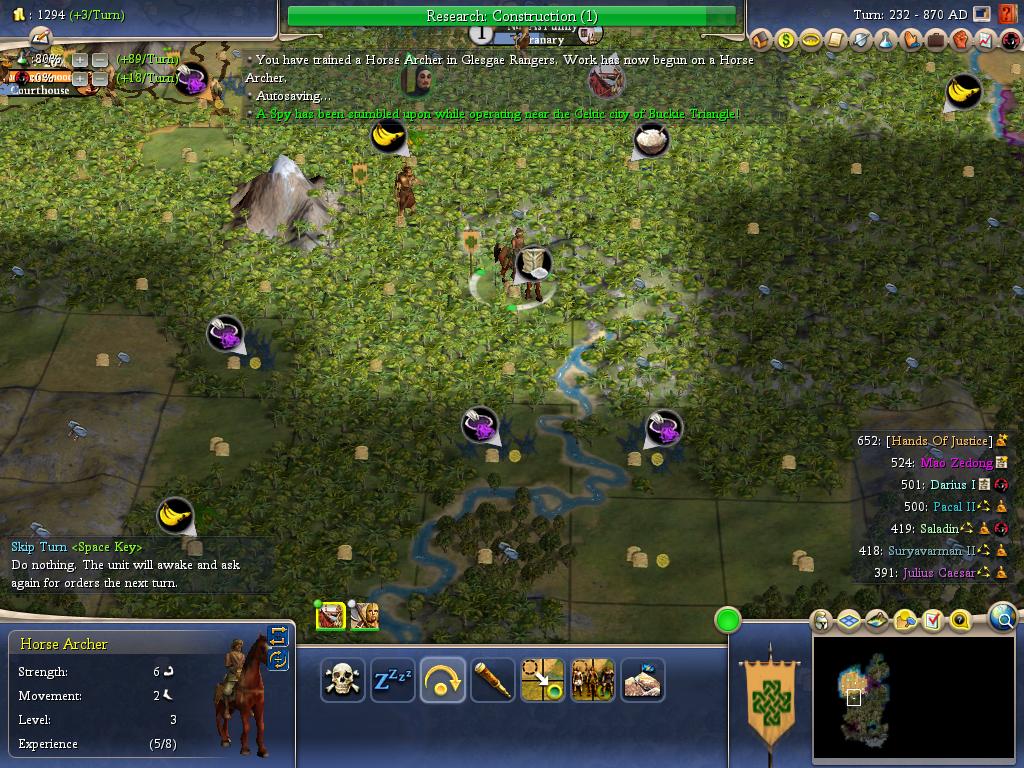The width and height of the screenshot is (1024, 768).
Task: Increase the research rate with plus button
Action: click(80, 60)
